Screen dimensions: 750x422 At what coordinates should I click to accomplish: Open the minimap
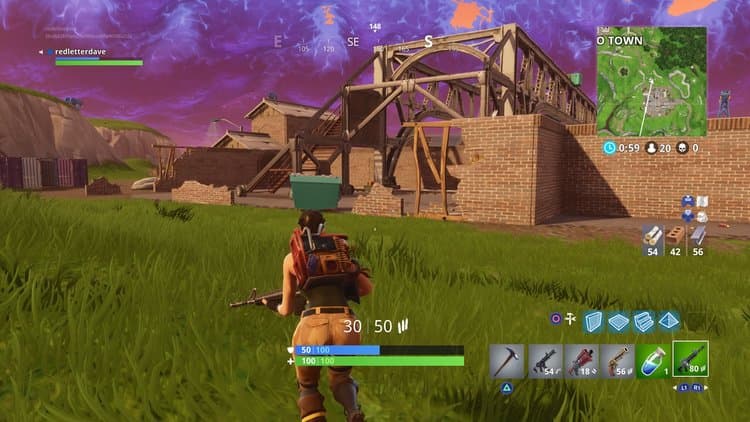[651, 81]
